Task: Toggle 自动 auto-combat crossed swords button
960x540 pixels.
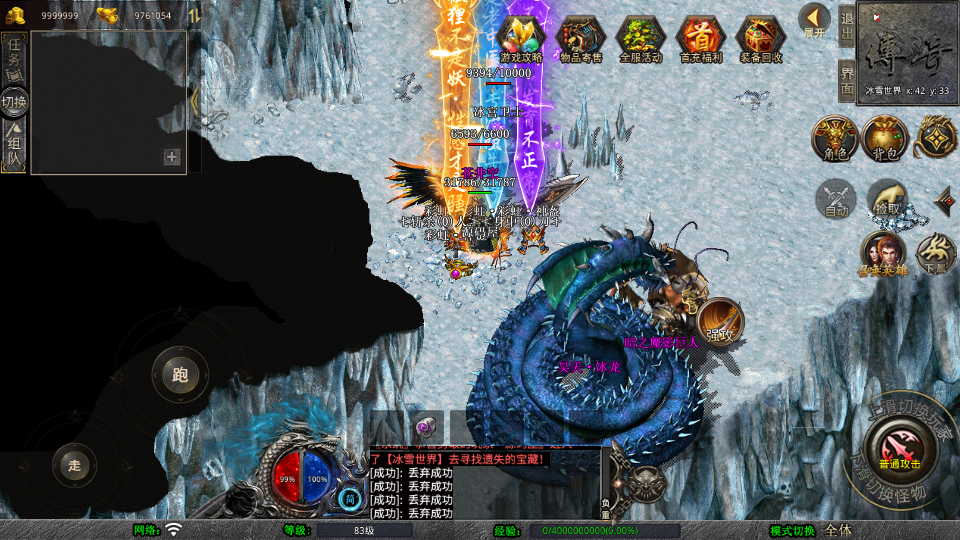Action: (835, 198)
